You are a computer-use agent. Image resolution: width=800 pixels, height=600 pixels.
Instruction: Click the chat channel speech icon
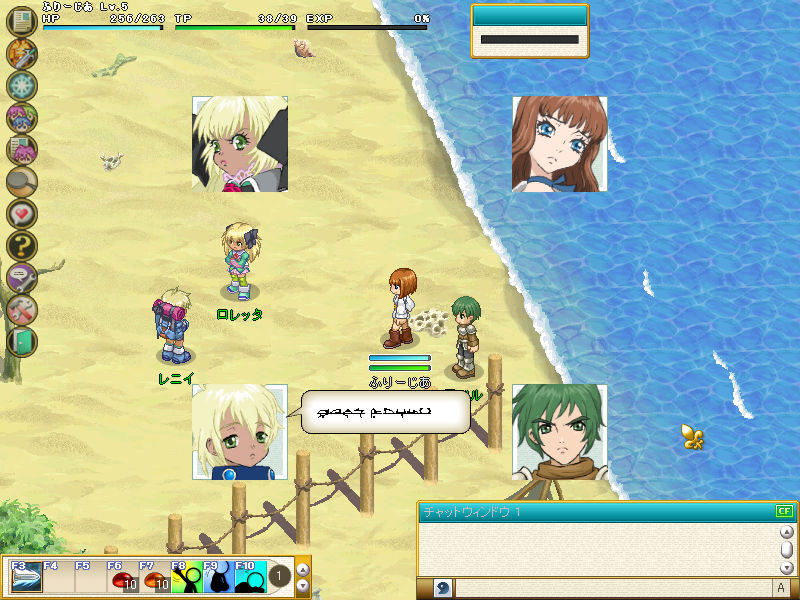[443, 588]
